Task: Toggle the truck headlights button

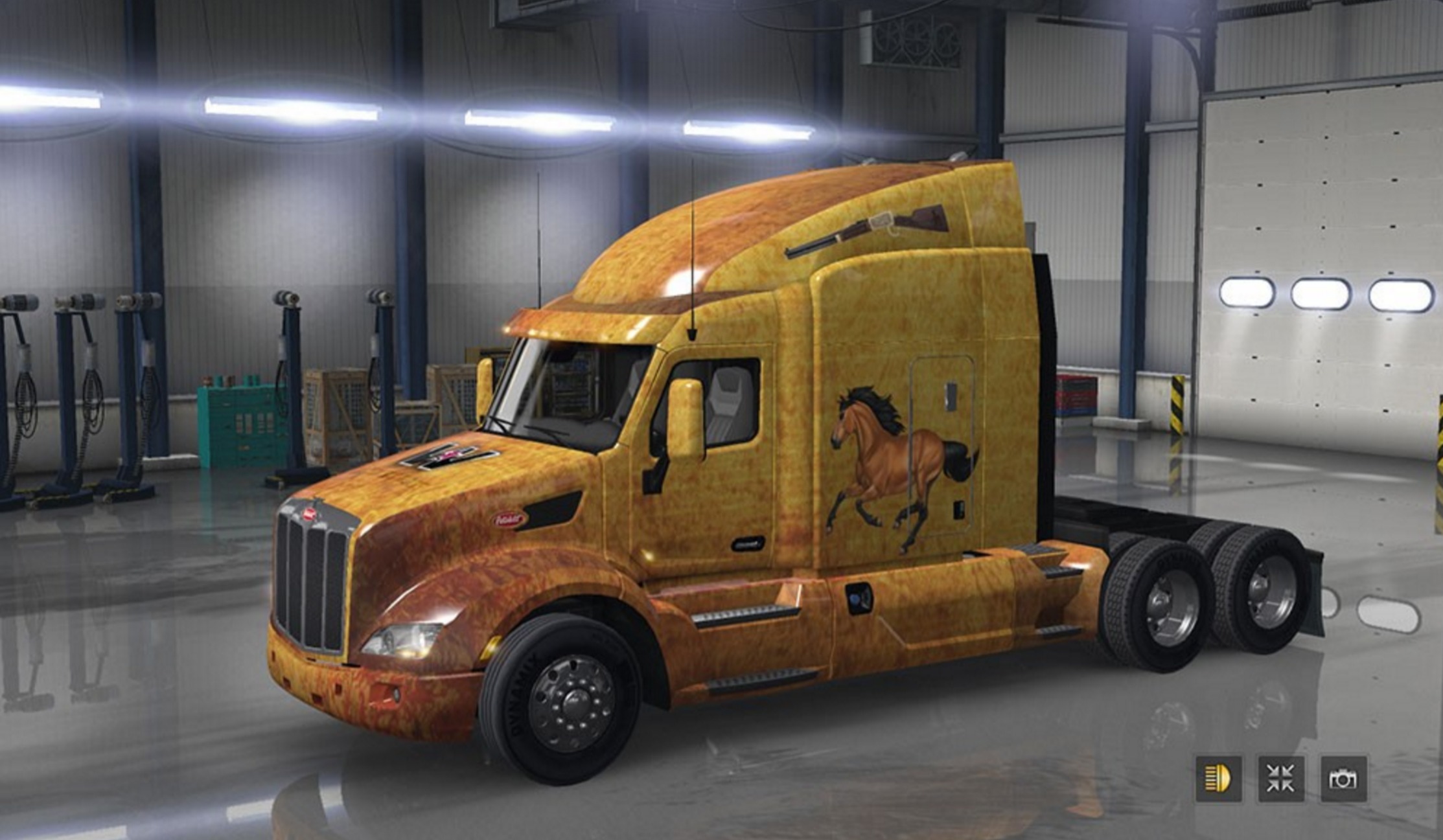Action: coord(1218,778)
